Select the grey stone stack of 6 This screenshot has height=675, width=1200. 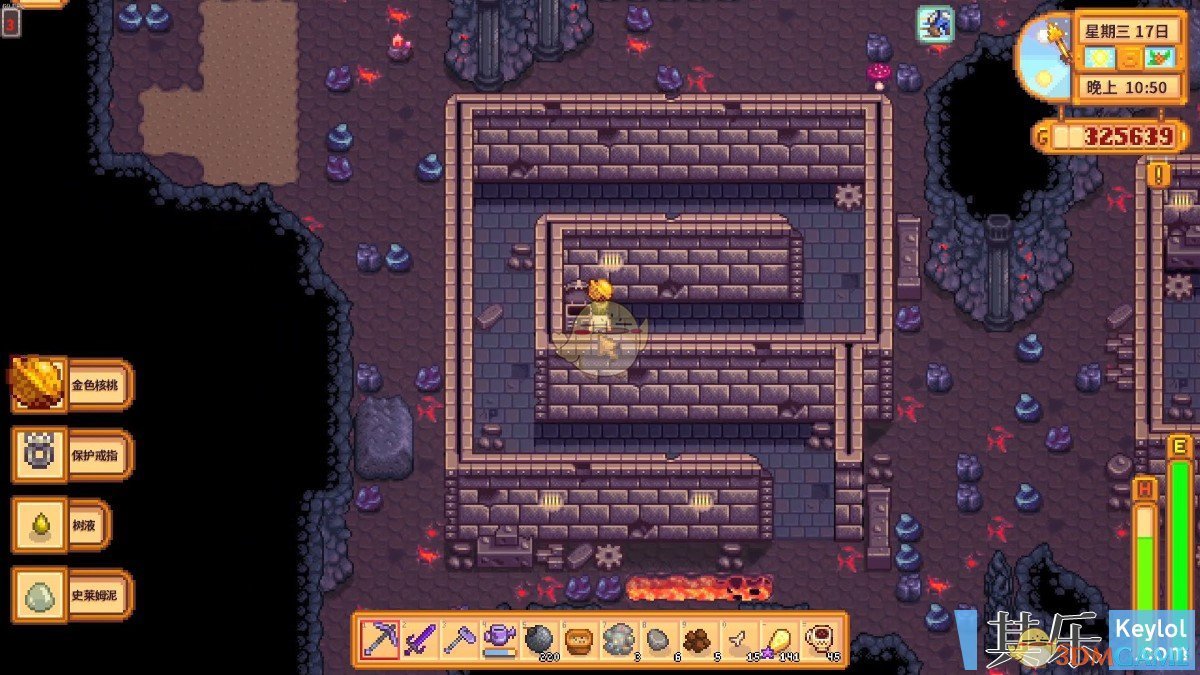point(658,639)
